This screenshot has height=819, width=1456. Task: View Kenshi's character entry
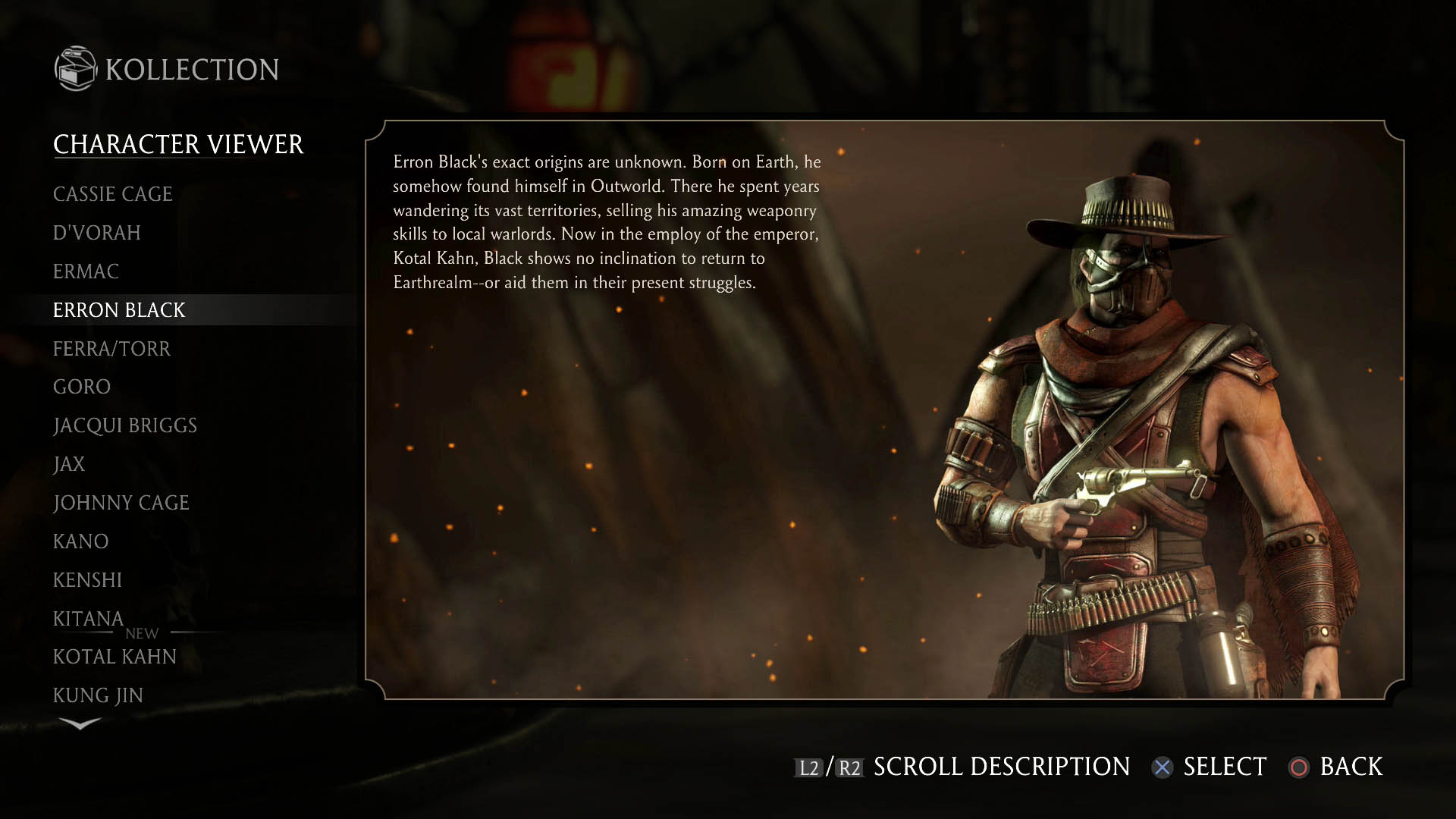(x=87, y=580)
